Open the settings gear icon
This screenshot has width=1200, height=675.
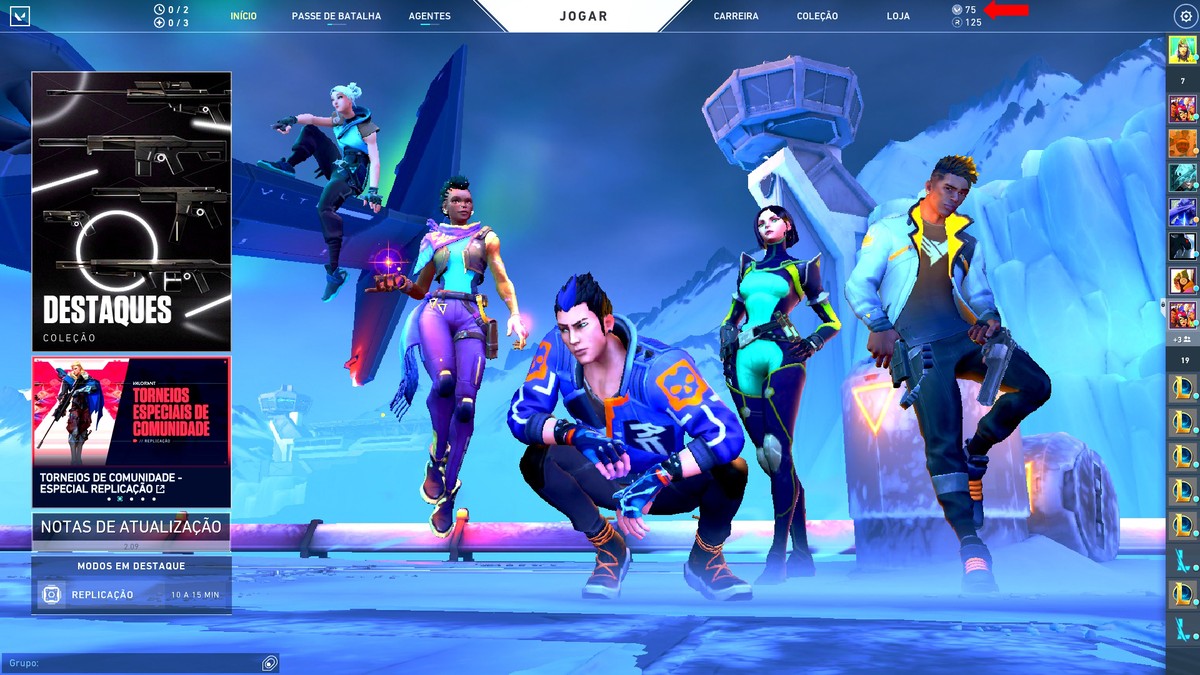click(x=1186, y=16)
